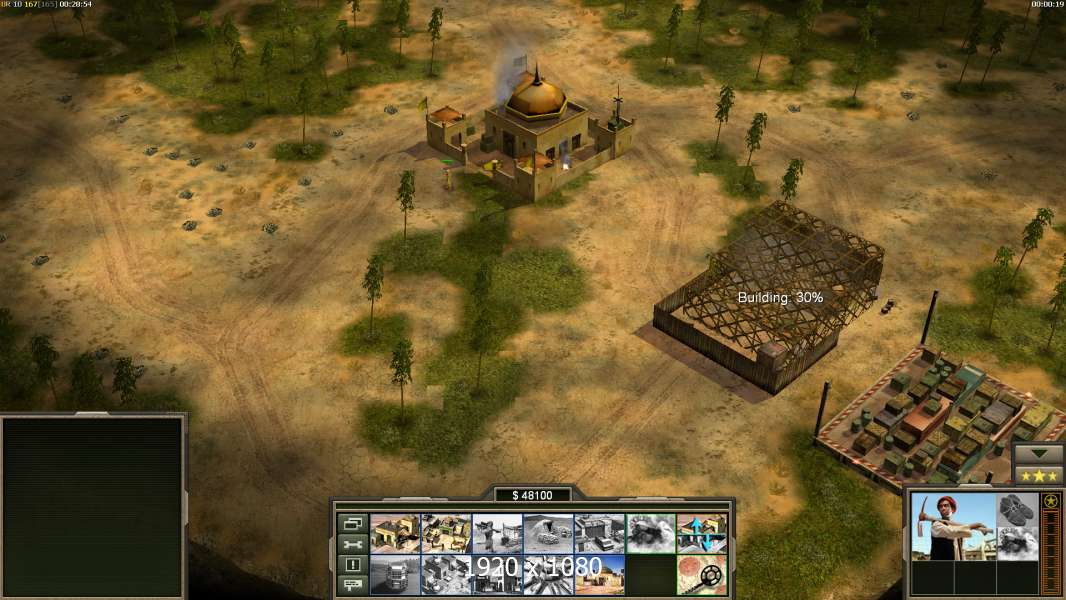Click the blue up-down arrows command icon
The width and height of the screenshot is (1066, 600).
click(x=701, y=533)
